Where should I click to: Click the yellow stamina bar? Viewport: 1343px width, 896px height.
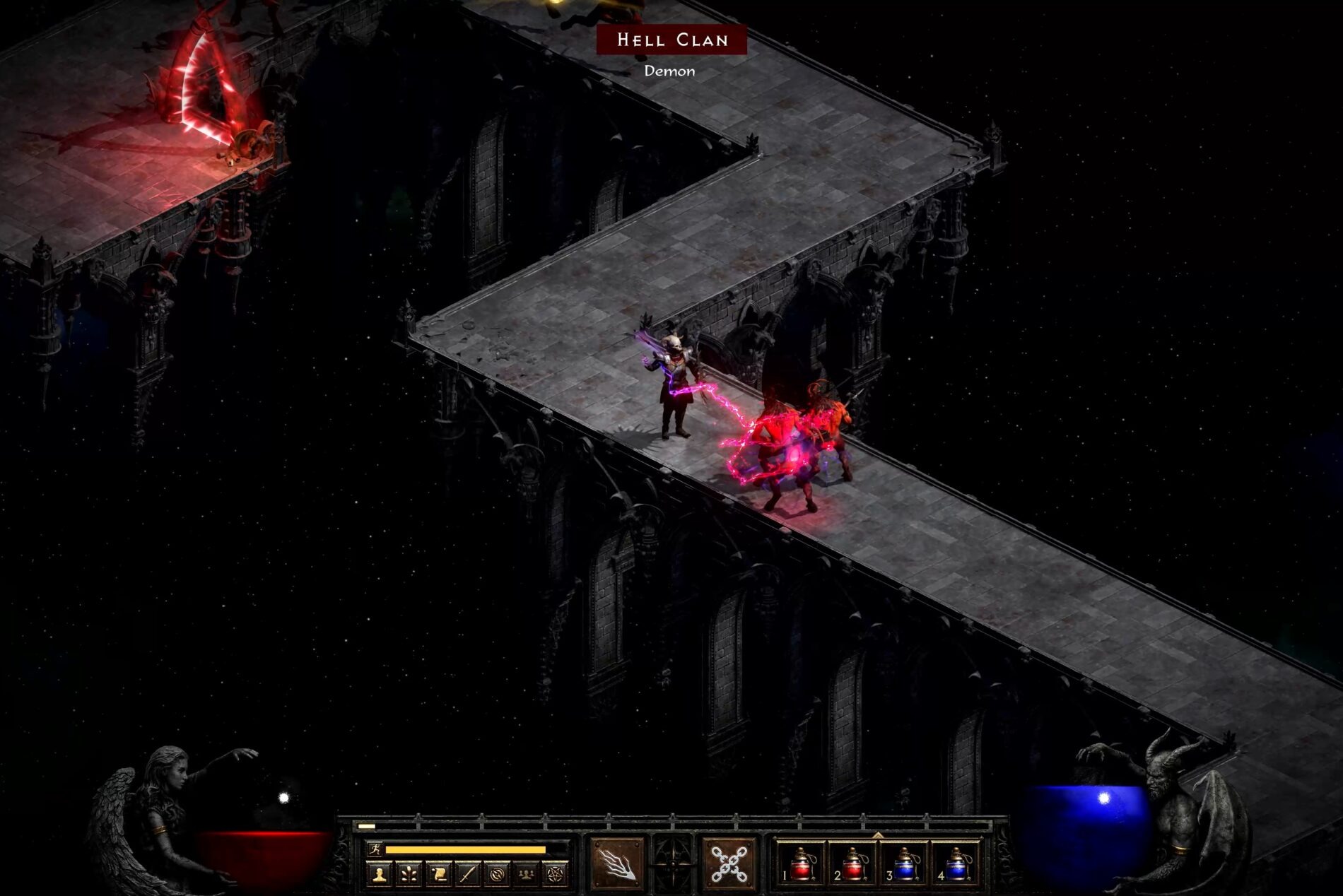point(467,849)
